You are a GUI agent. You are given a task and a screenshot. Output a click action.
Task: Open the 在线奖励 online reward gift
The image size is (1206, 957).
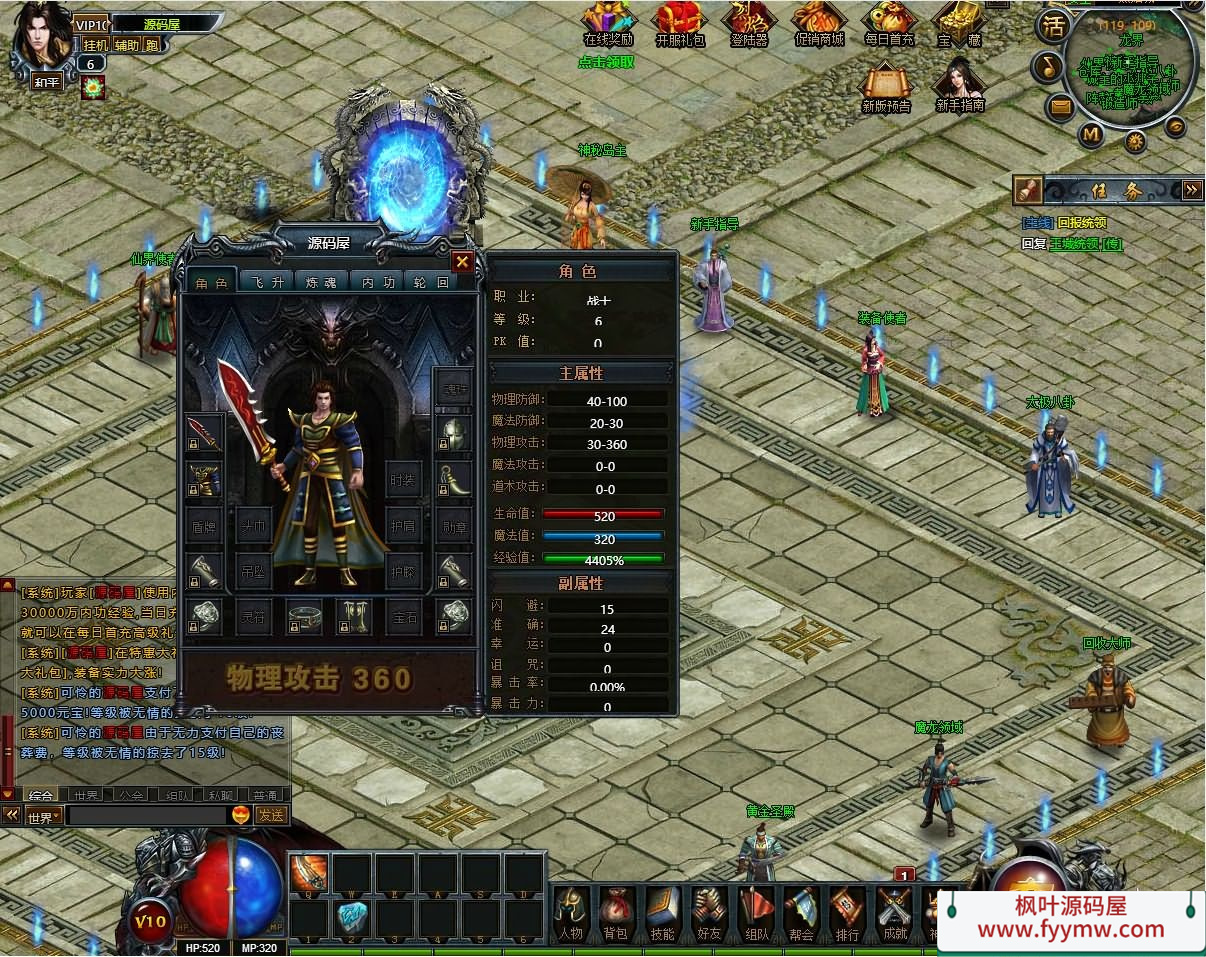pyautogui.click(x=608, y=24)
